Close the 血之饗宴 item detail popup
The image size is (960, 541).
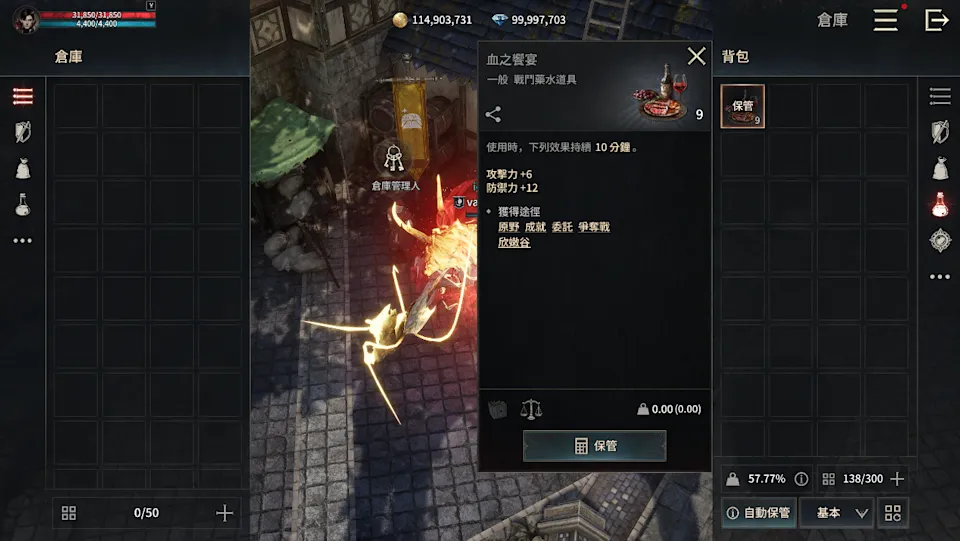point(696,57)
